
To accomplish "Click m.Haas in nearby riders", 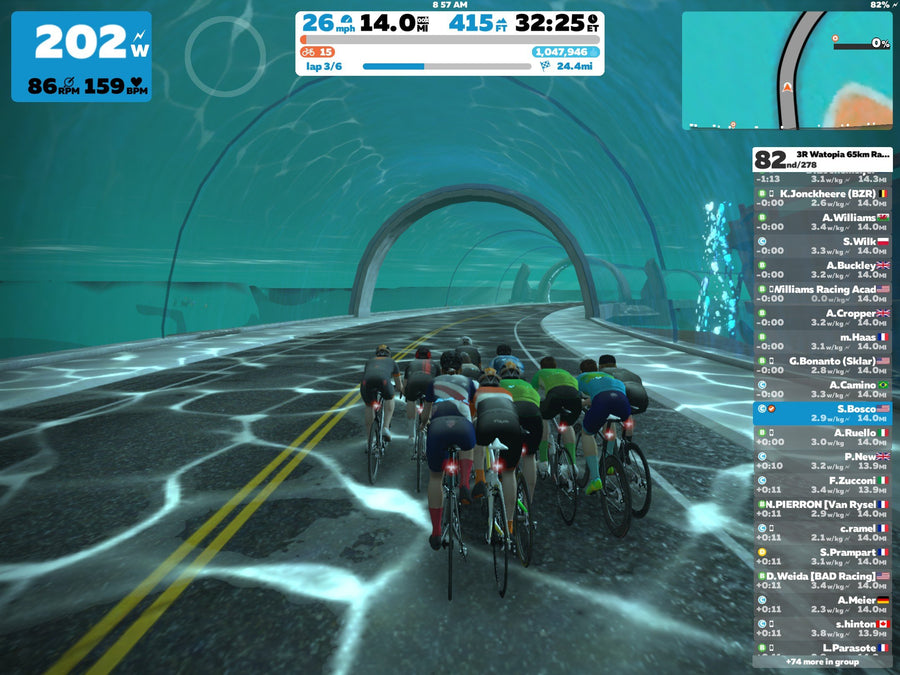I will 822,341.
